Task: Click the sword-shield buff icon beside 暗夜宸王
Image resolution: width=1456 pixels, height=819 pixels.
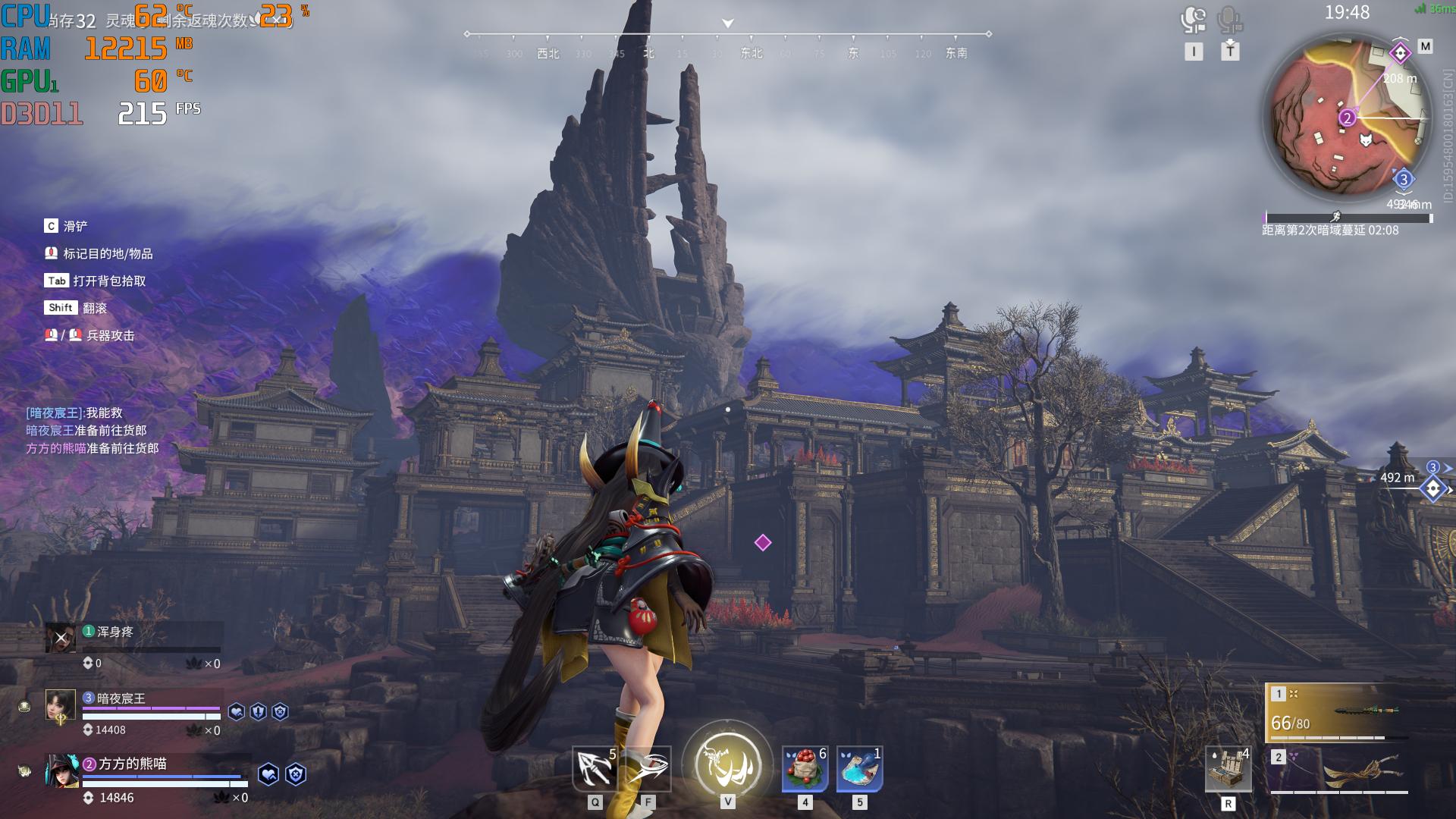Action: click(x=259, y=712)
